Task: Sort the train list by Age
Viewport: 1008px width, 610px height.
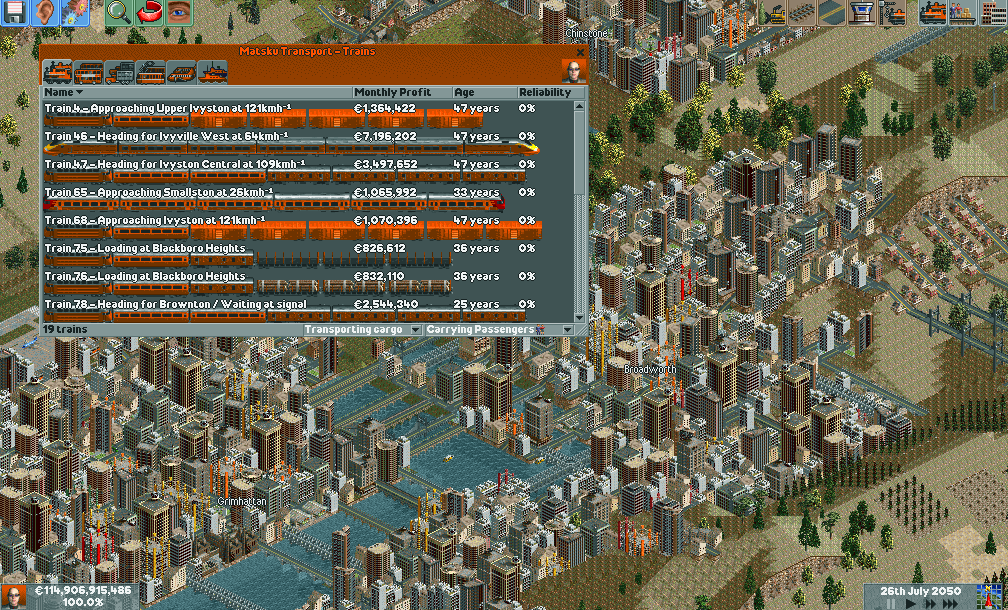Action: click(x=484, y=93)
